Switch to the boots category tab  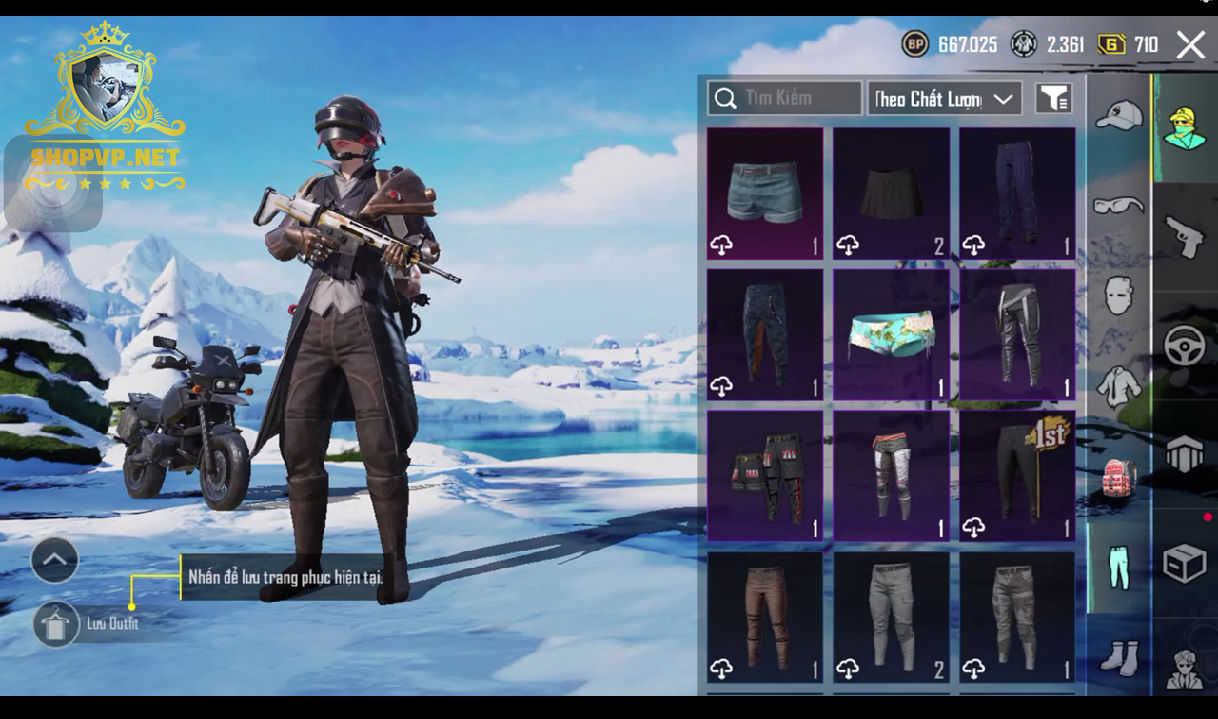[x=1119, y=658]
